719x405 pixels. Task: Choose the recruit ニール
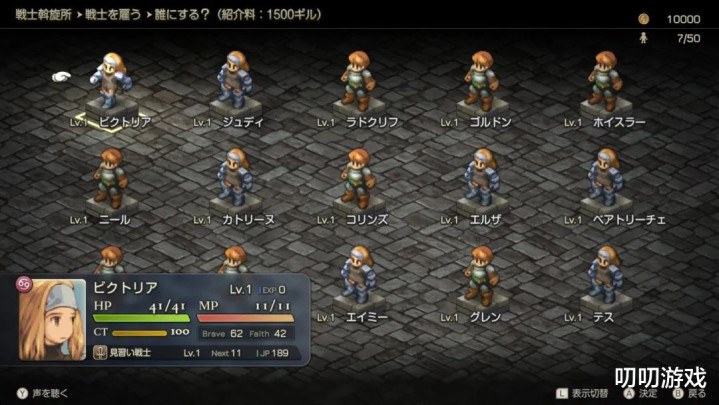point(110,178)
